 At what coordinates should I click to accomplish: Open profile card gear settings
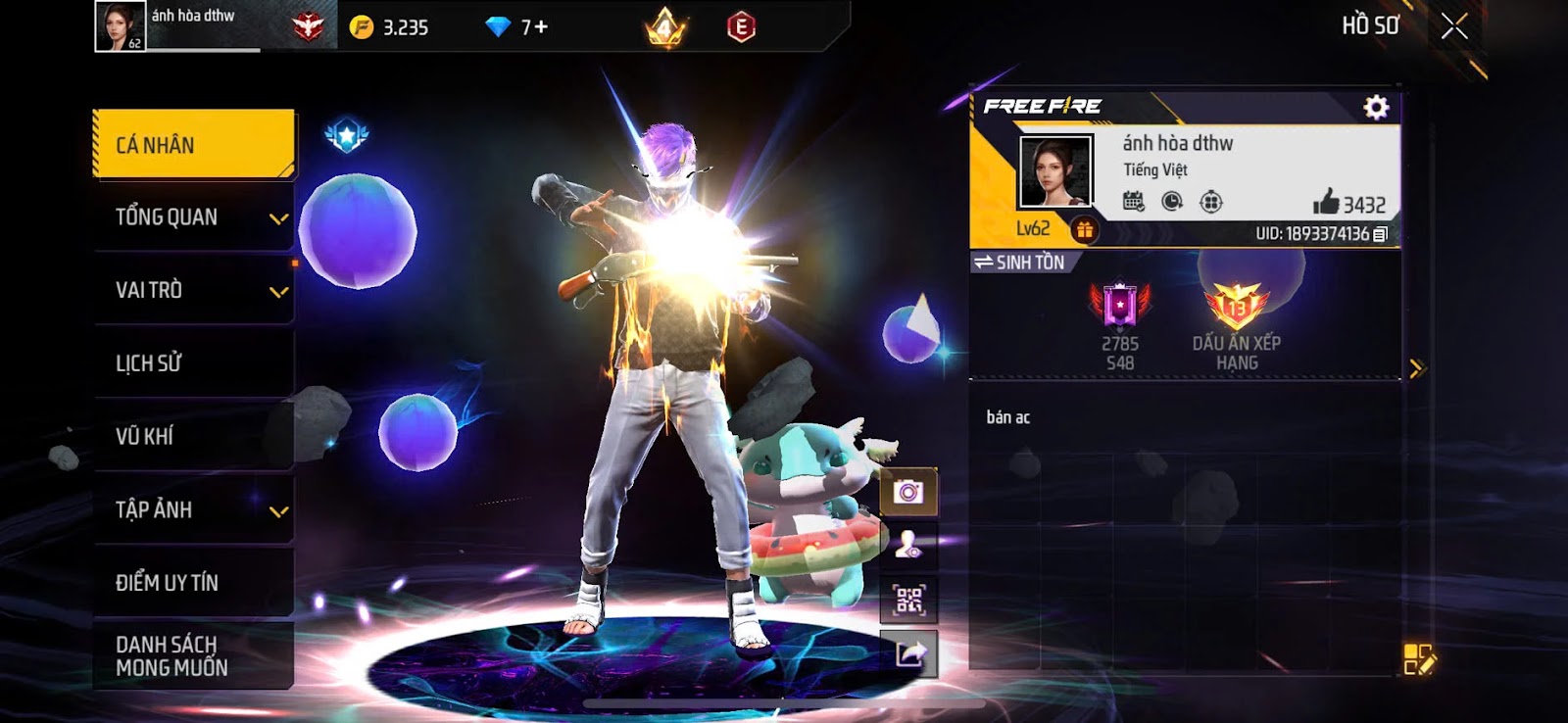pyautogui.click(x=1376, y=107)
